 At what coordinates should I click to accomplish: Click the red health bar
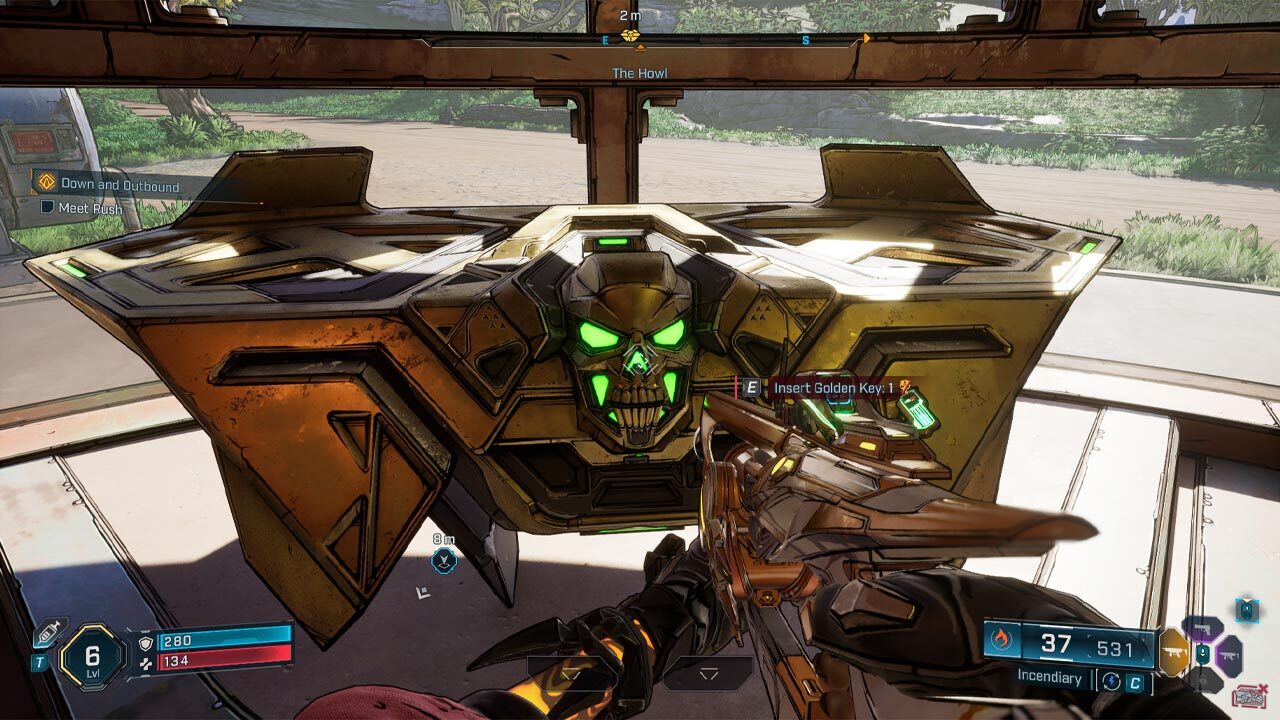pyautogui.click(x=223, y=662)
